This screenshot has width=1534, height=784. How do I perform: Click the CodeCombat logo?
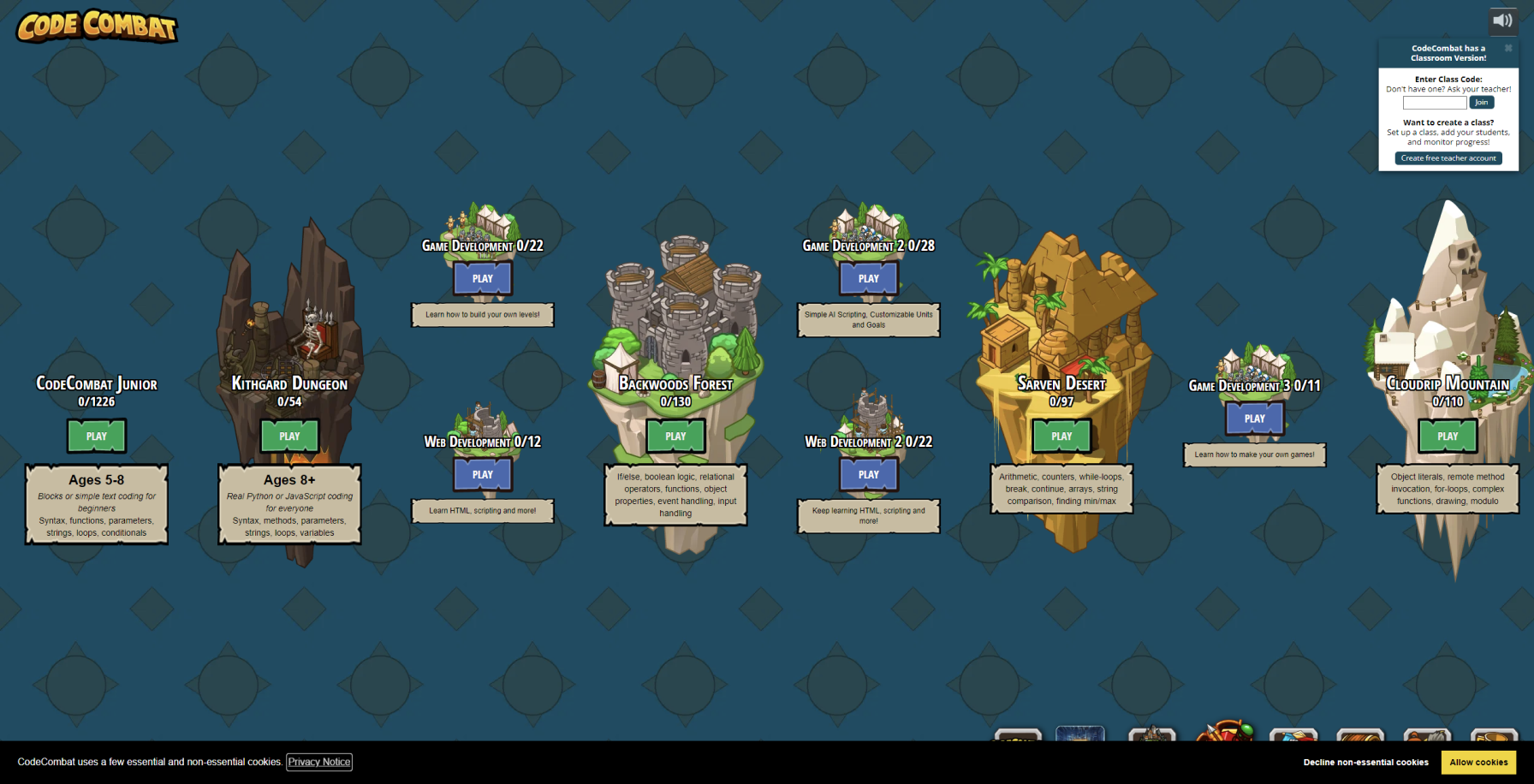click(x=97, y=27)
